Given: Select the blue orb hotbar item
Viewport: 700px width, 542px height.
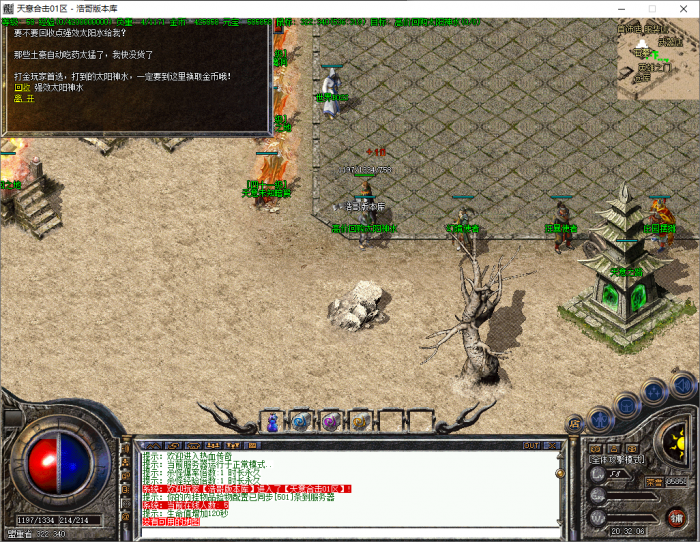Looking at the screenshot, I should pos(299,422).
